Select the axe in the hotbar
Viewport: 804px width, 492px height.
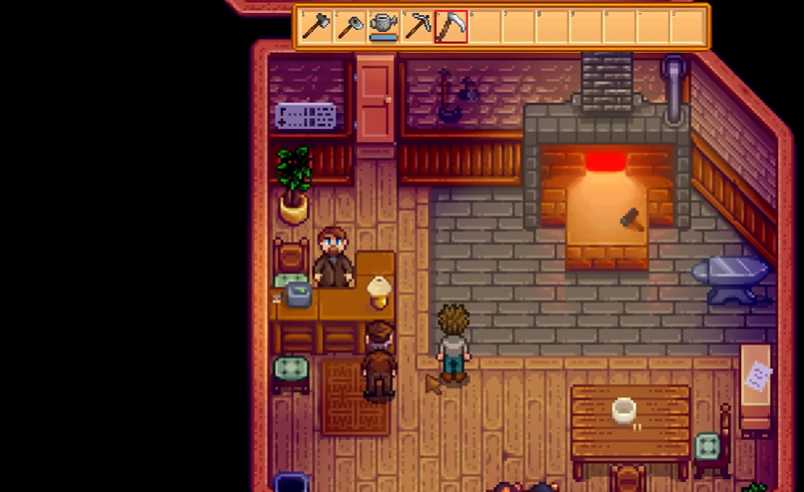pos(316,26)
